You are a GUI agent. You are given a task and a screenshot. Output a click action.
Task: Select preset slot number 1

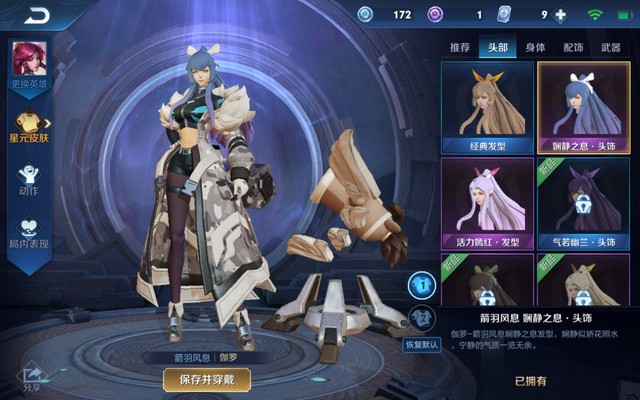point(422,286)
